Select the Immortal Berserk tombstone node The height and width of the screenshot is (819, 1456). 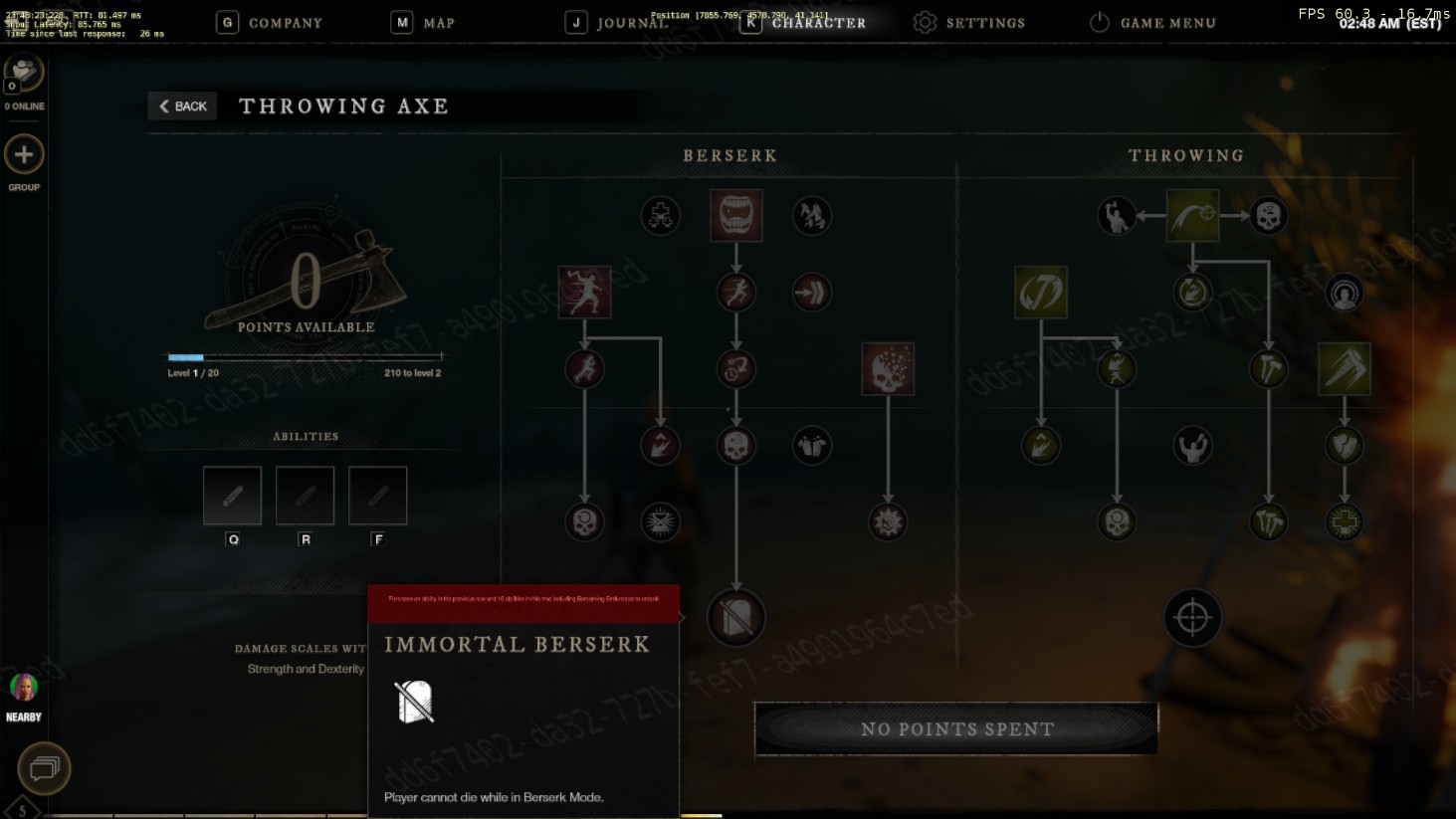coord(736,617)
